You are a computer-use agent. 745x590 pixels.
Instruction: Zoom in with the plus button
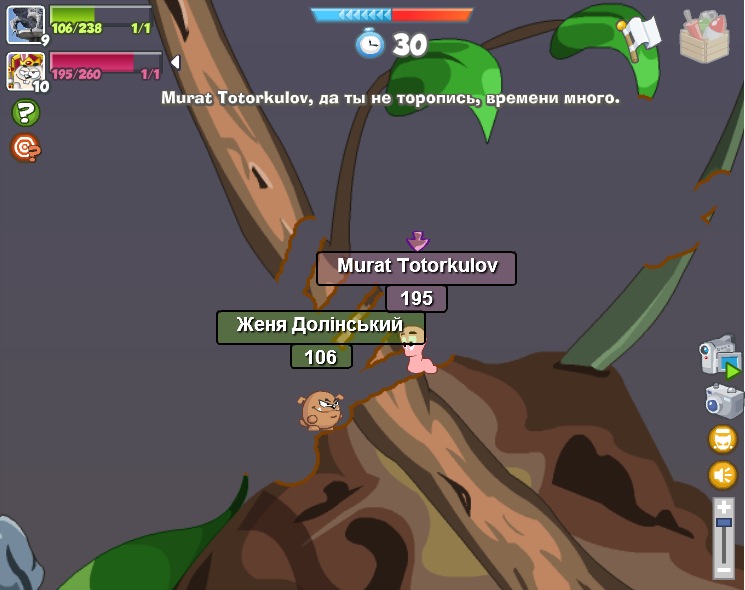(723, 507)
